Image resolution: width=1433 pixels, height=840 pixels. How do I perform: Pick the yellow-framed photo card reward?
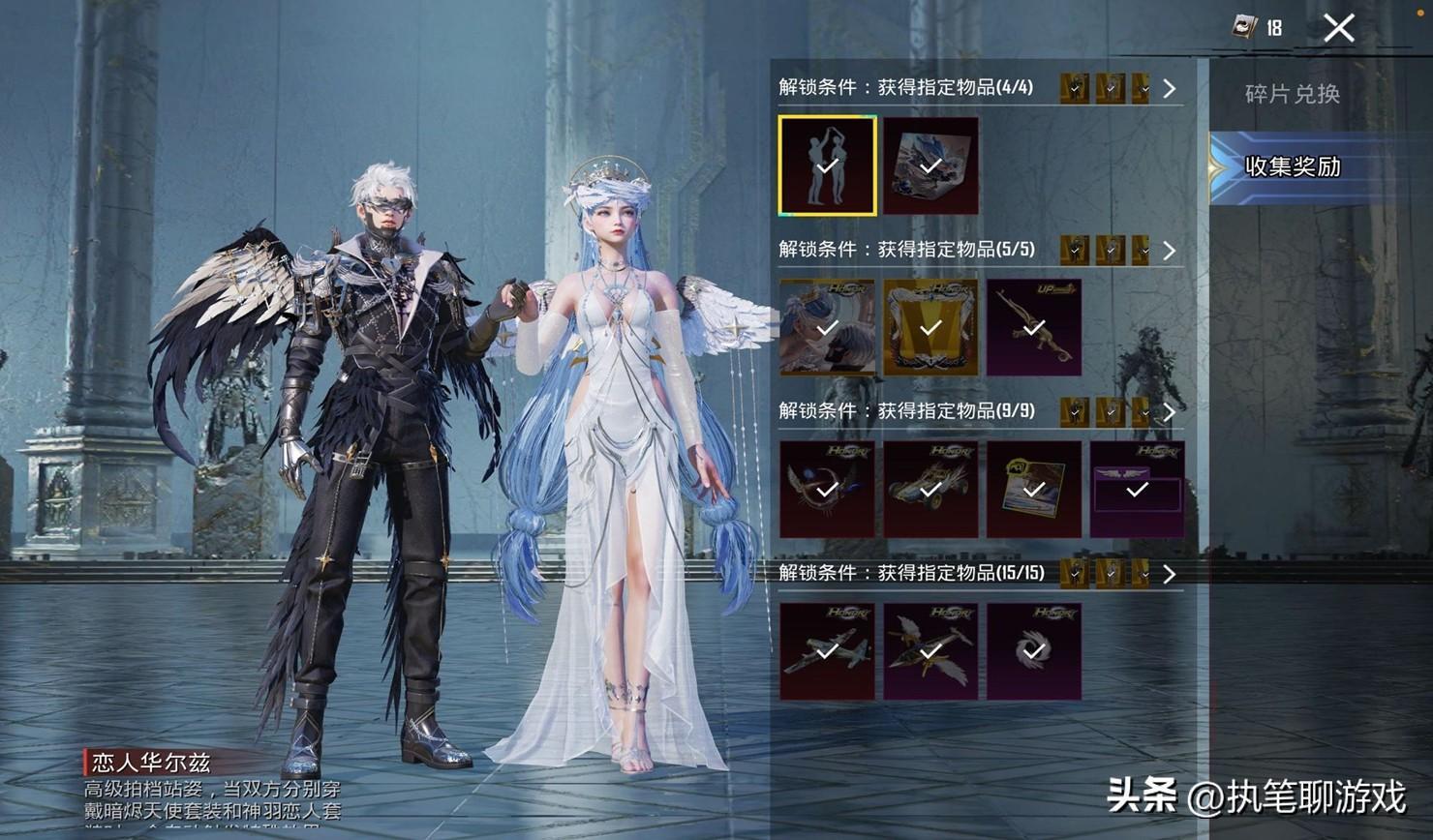click(1034, 490)
